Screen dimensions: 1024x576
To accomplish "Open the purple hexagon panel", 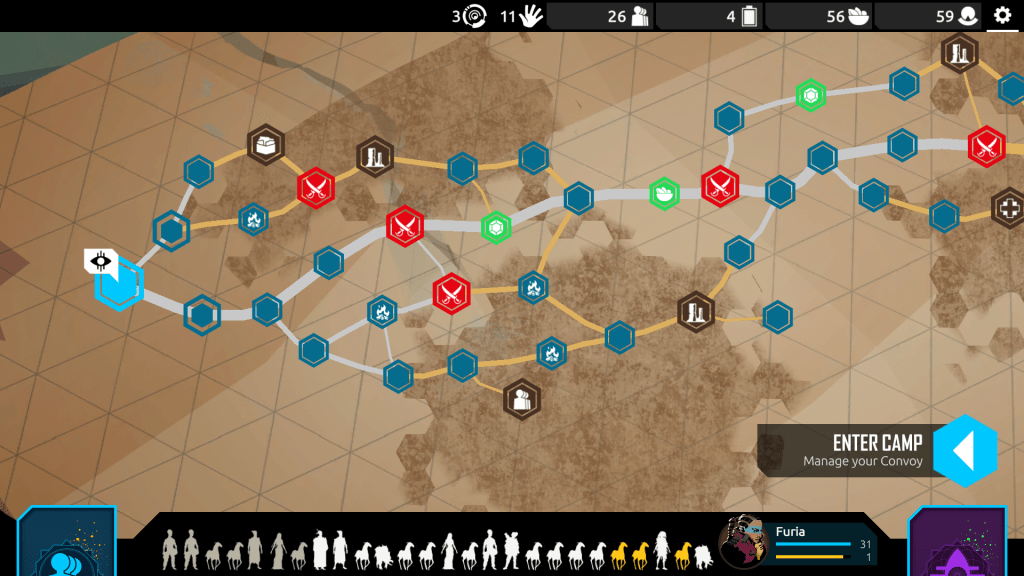I will click(957, 547).
